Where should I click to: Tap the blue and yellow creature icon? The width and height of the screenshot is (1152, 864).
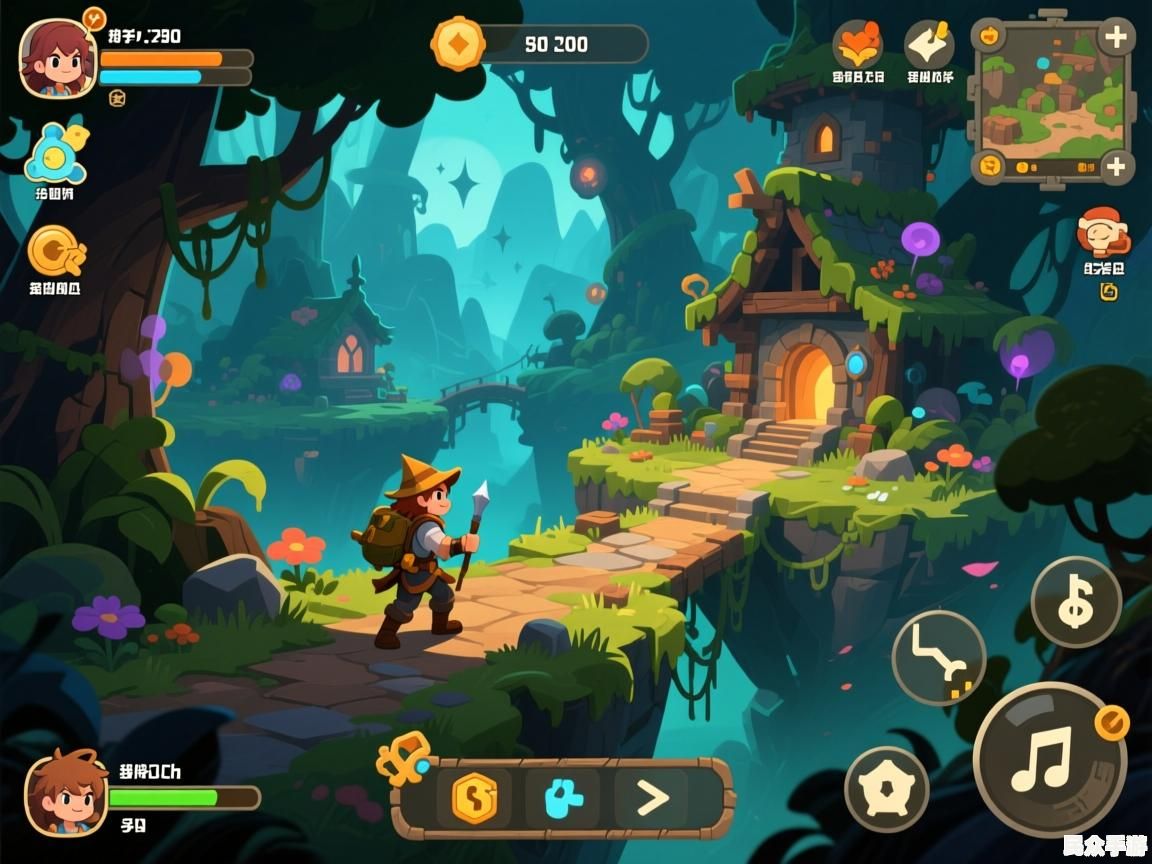[55, 153]
